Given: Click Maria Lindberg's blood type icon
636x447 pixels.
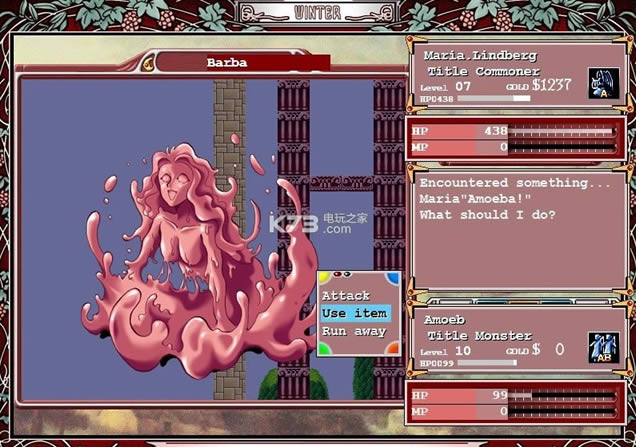Looking at the screenshot, I should (601, 82).
